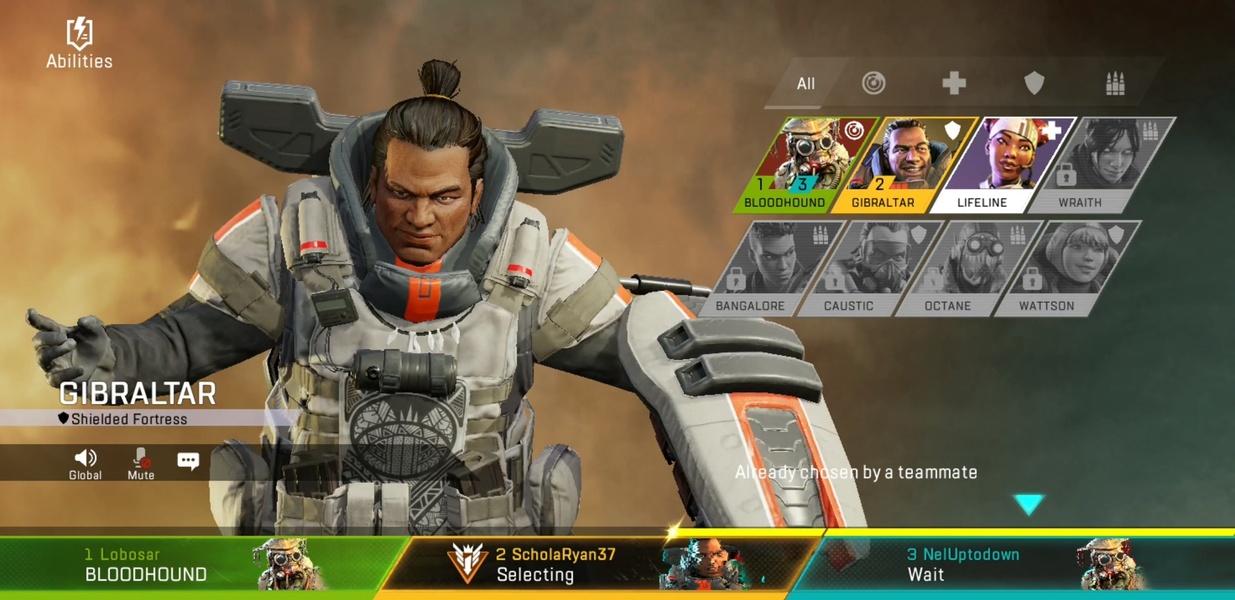Image resolution: width=1235 pixels, height=600 pixels.
Task: Select the locked Octane tile
Action: click(961, 268)
